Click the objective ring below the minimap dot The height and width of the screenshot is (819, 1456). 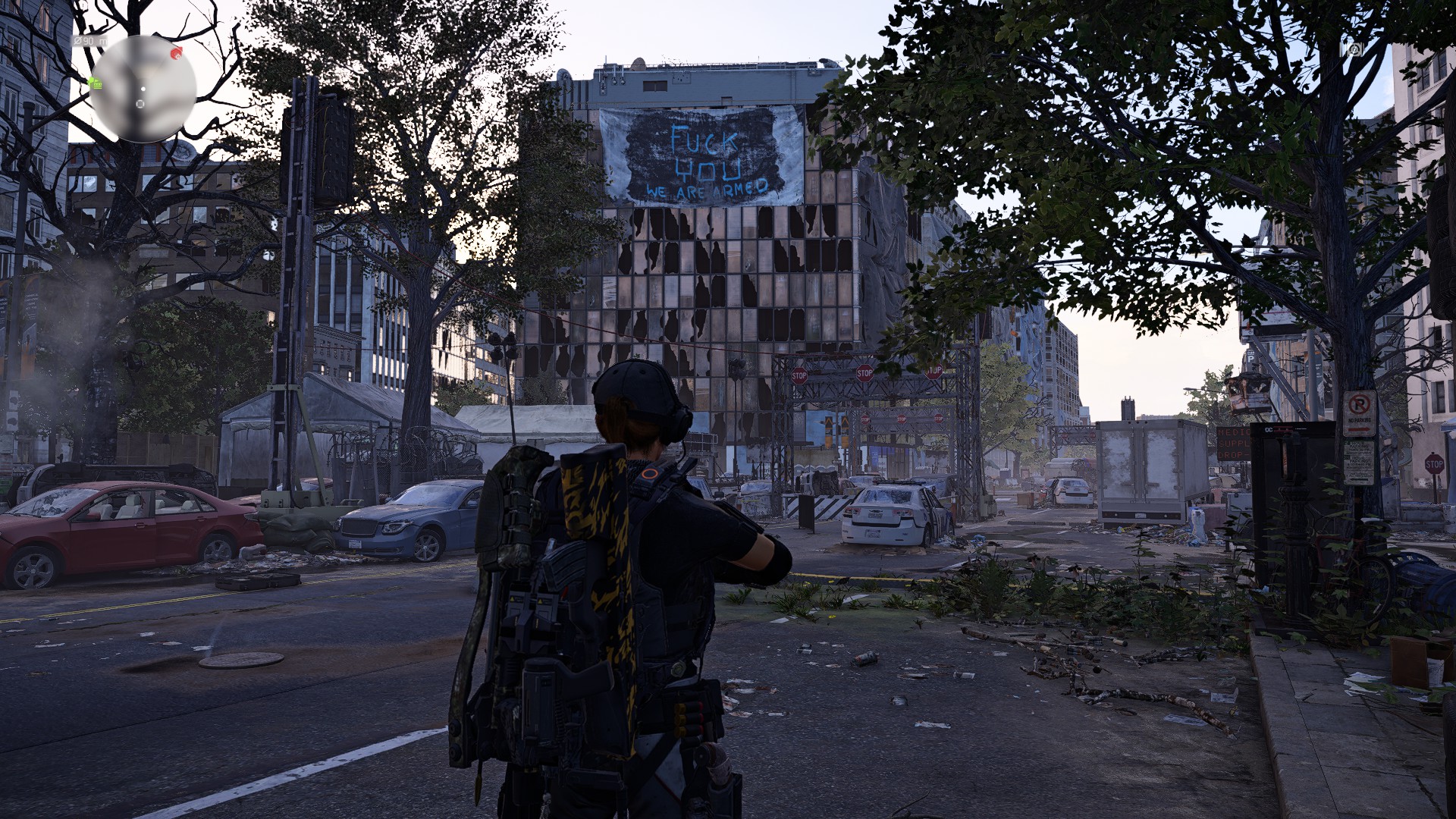(x=140, y=104)
